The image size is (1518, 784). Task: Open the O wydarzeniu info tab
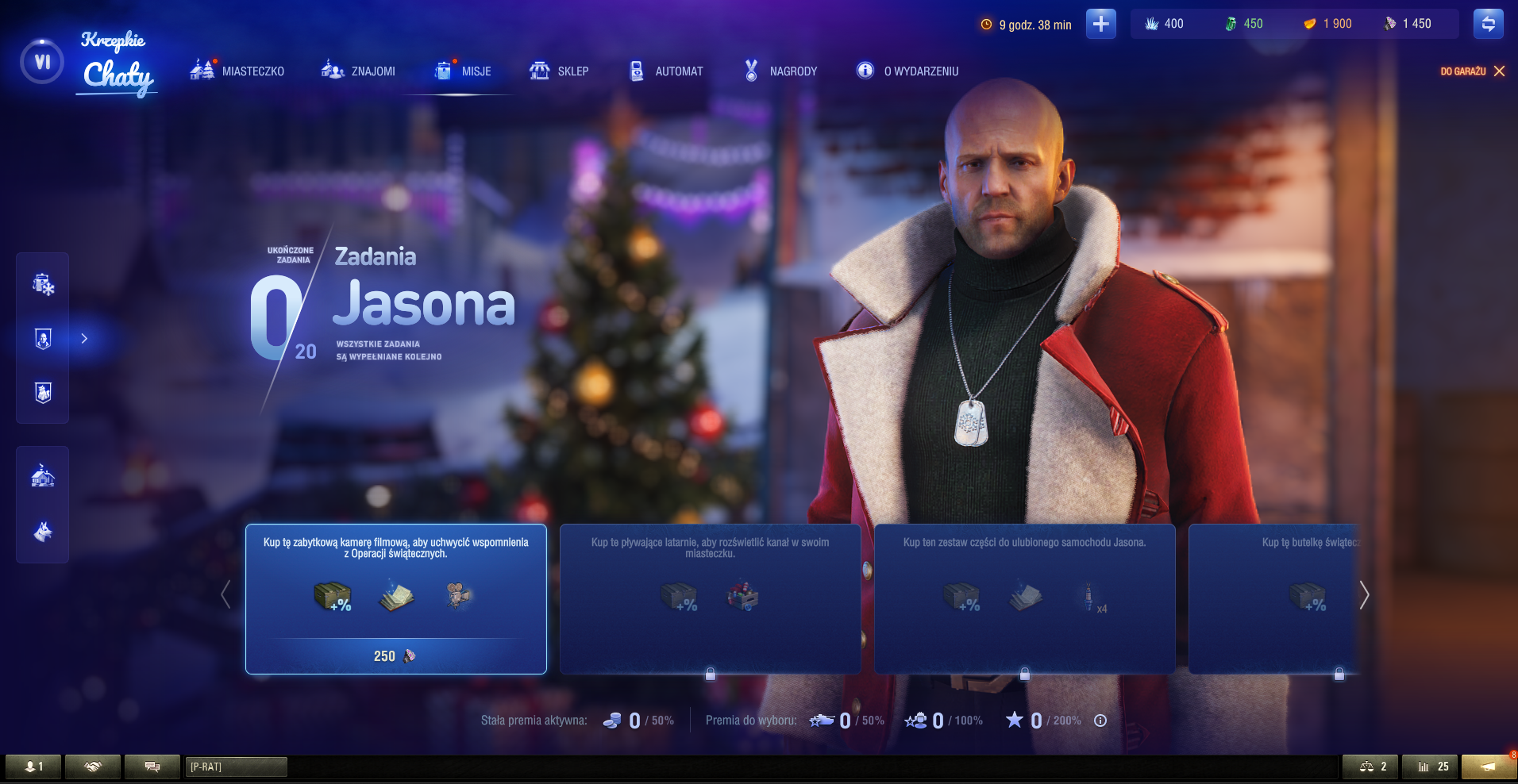coord(907,71)
